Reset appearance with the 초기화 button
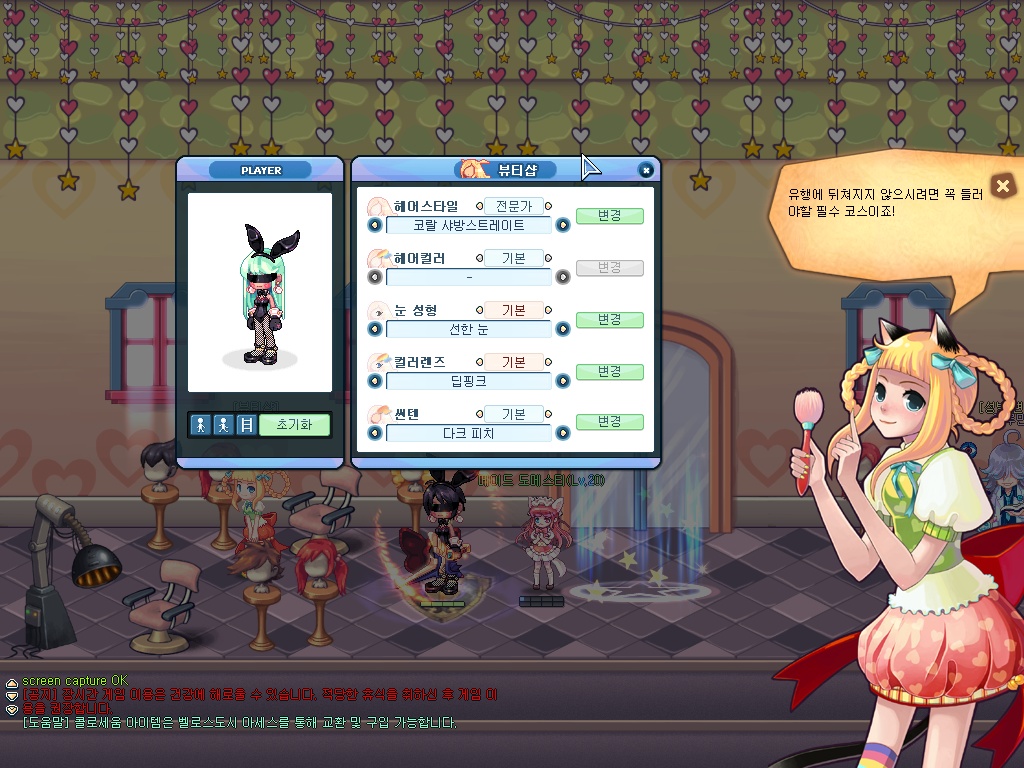 tap(294, 425)
